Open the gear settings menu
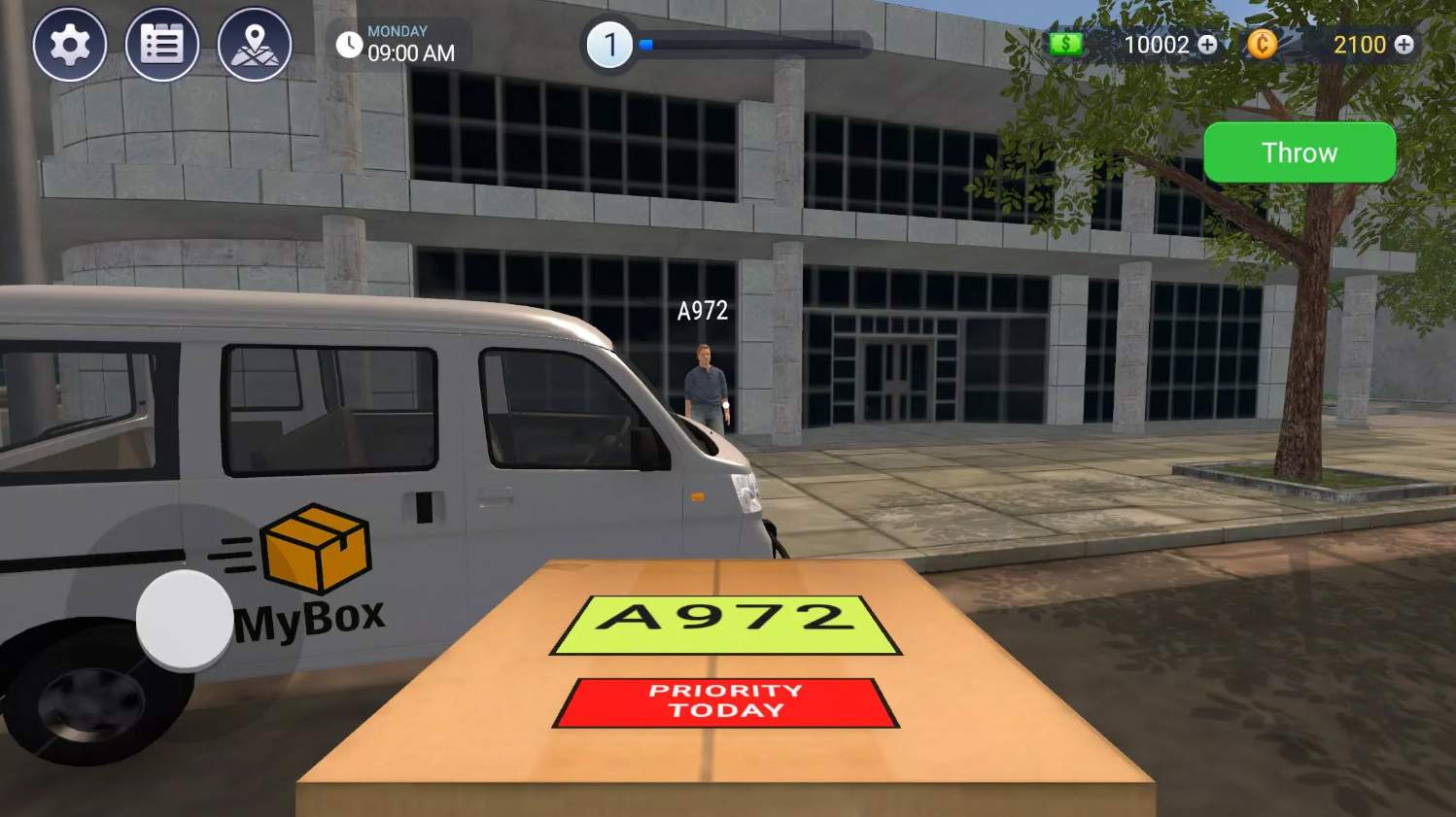This screenshot has height=817, width=1456. tap(70, 45)
